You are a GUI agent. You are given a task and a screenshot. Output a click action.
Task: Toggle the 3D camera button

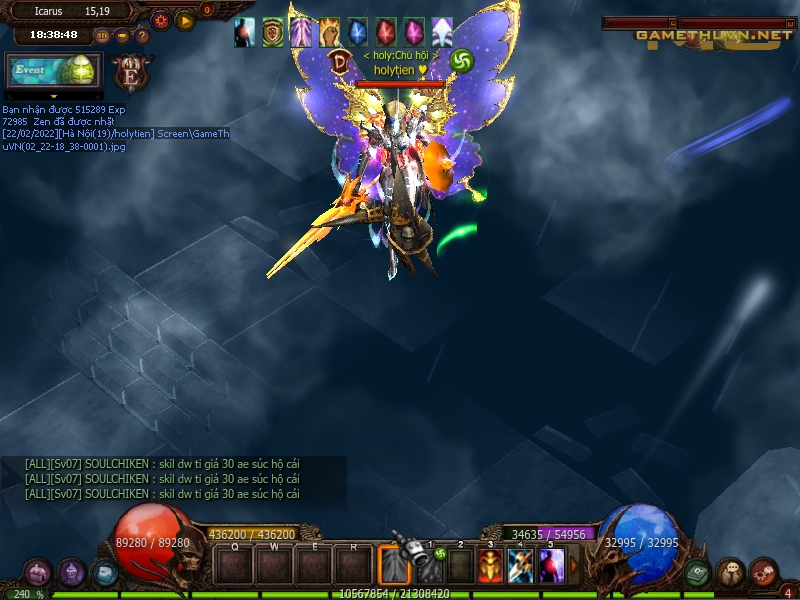(x=102, y=35)
